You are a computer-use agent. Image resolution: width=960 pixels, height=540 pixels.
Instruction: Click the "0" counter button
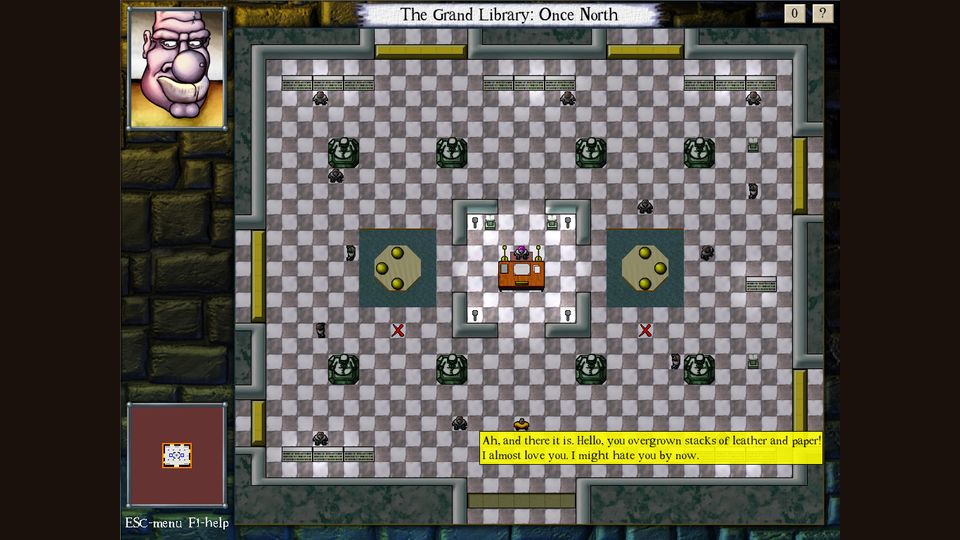(x=796, y=13)
